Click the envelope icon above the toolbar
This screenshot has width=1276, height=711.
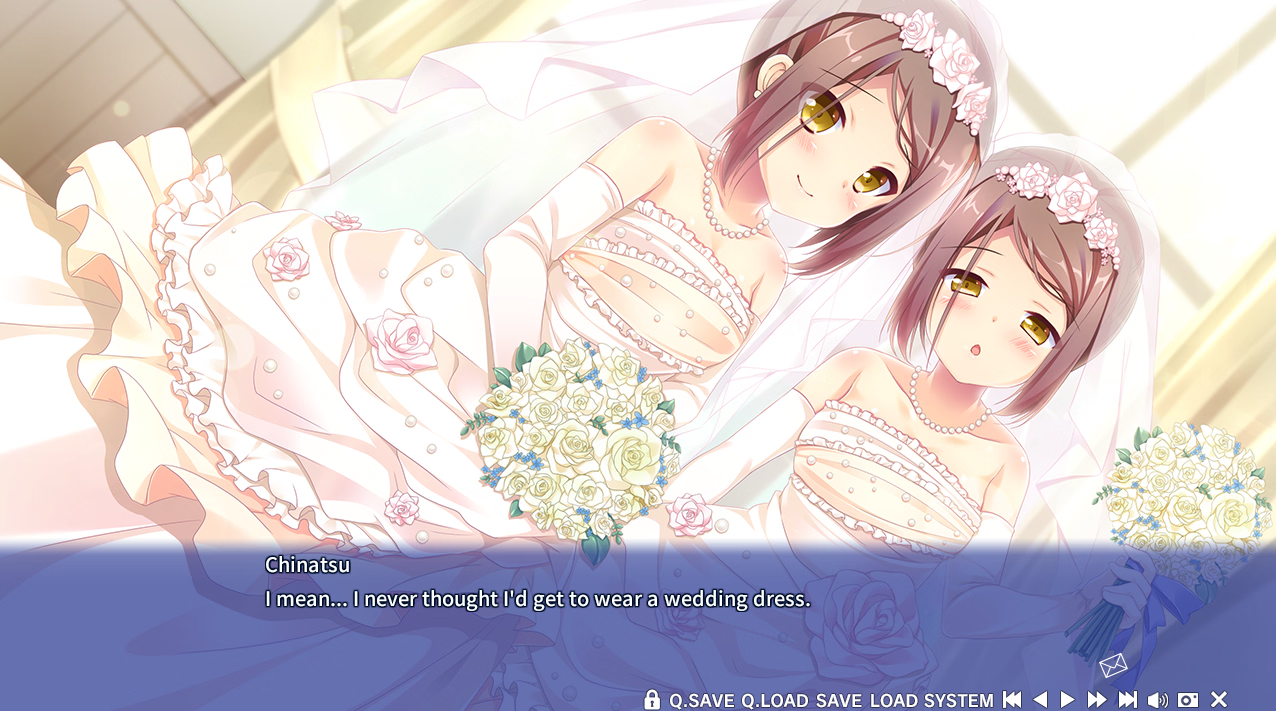[1113, 665]
